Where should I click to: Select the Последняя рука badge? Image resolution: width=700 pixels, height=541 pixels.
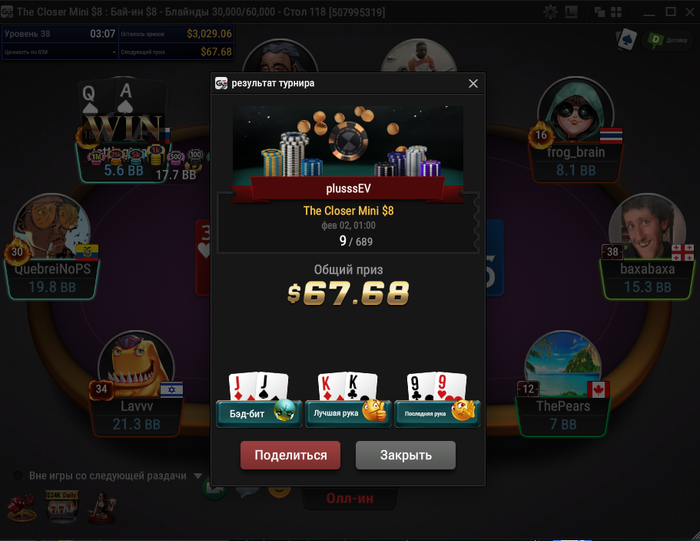click(437, 412)
